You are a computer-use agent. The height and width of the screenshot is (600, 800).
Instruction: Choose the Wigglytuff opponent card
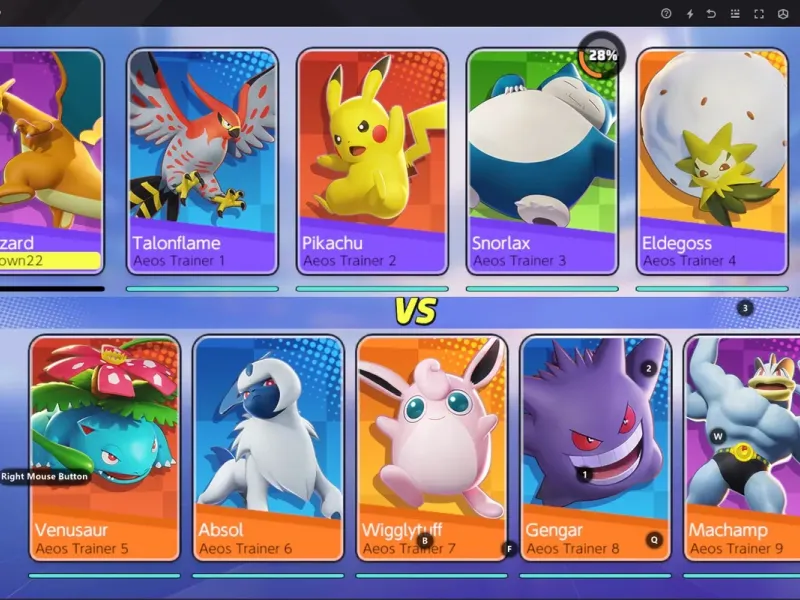tap(432, 445)
